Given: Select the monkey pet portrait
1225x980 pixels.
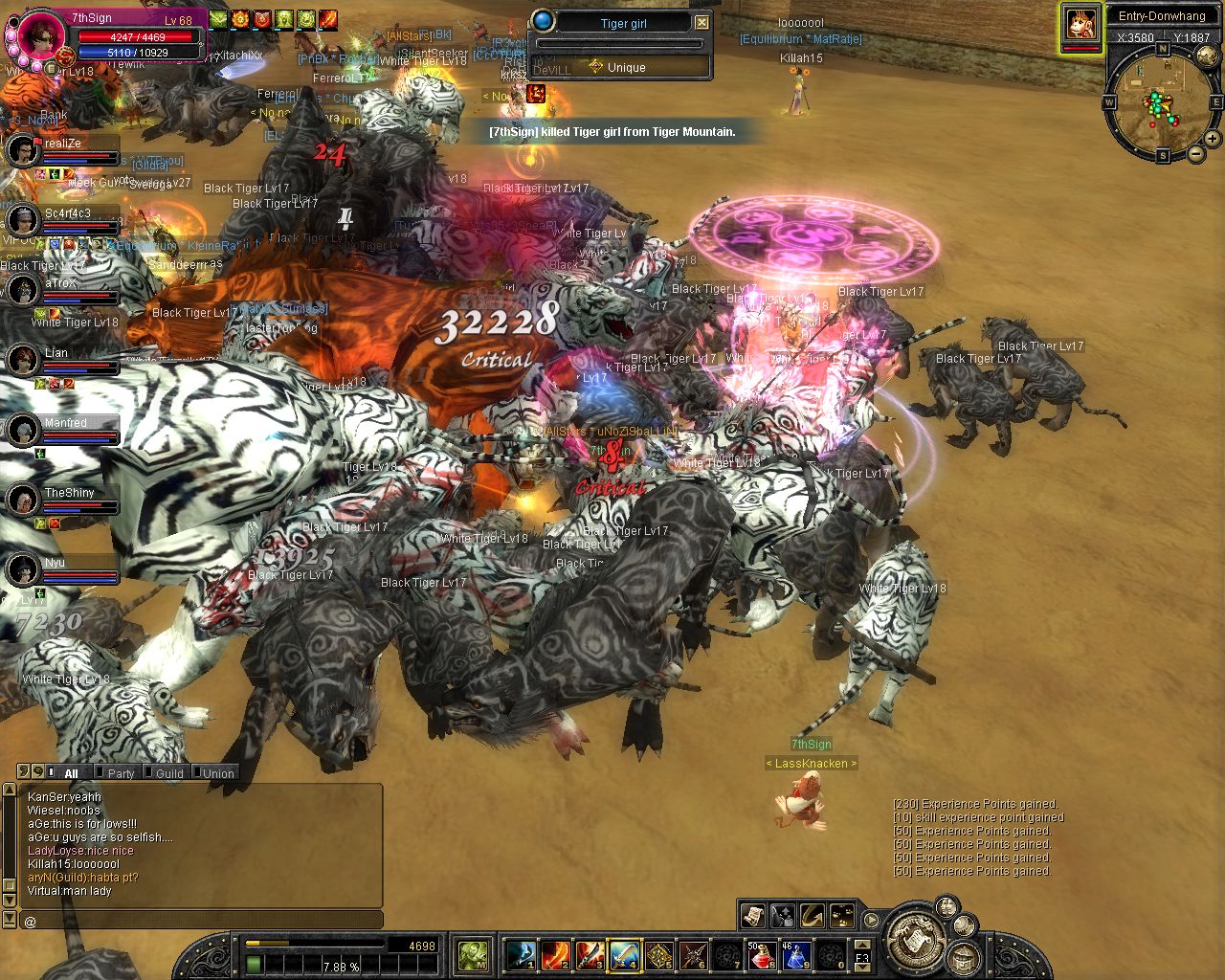Looking at the screenshot, I should coord(1082,24).
